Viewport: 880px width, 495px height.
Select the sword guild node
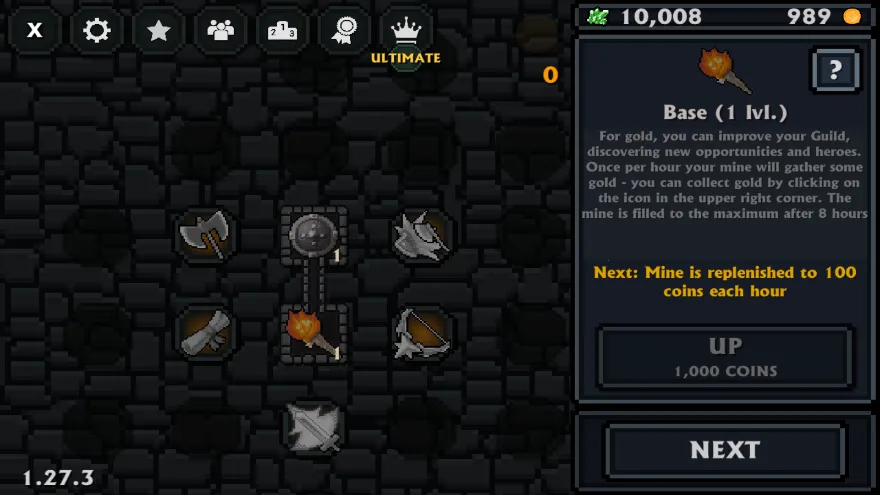click(313, 427)
